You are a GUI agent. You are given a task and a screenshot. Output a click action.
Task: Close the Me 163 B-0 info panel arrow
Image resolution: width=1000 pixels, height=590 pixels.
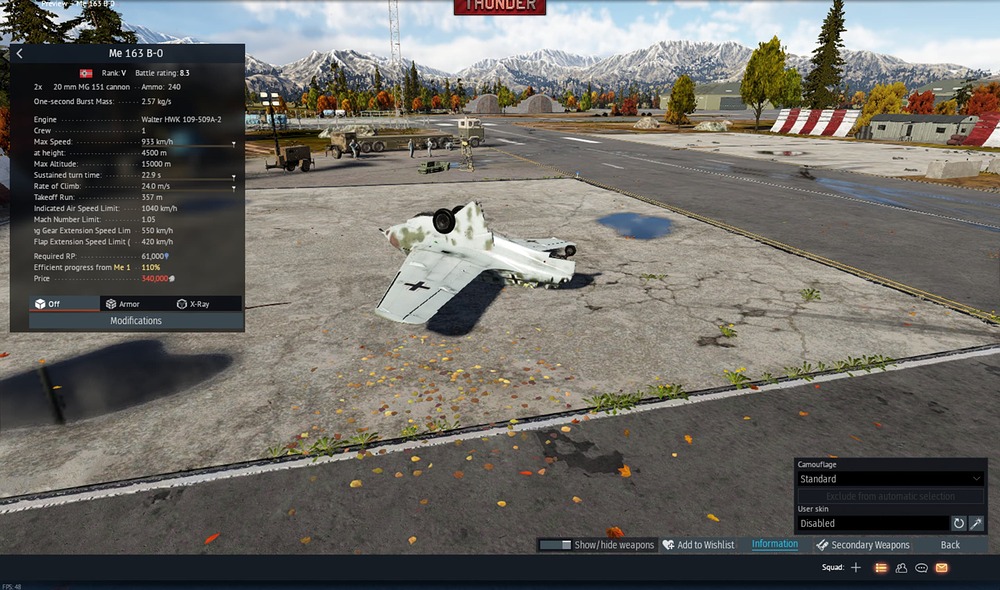click(x=20, y=54)
